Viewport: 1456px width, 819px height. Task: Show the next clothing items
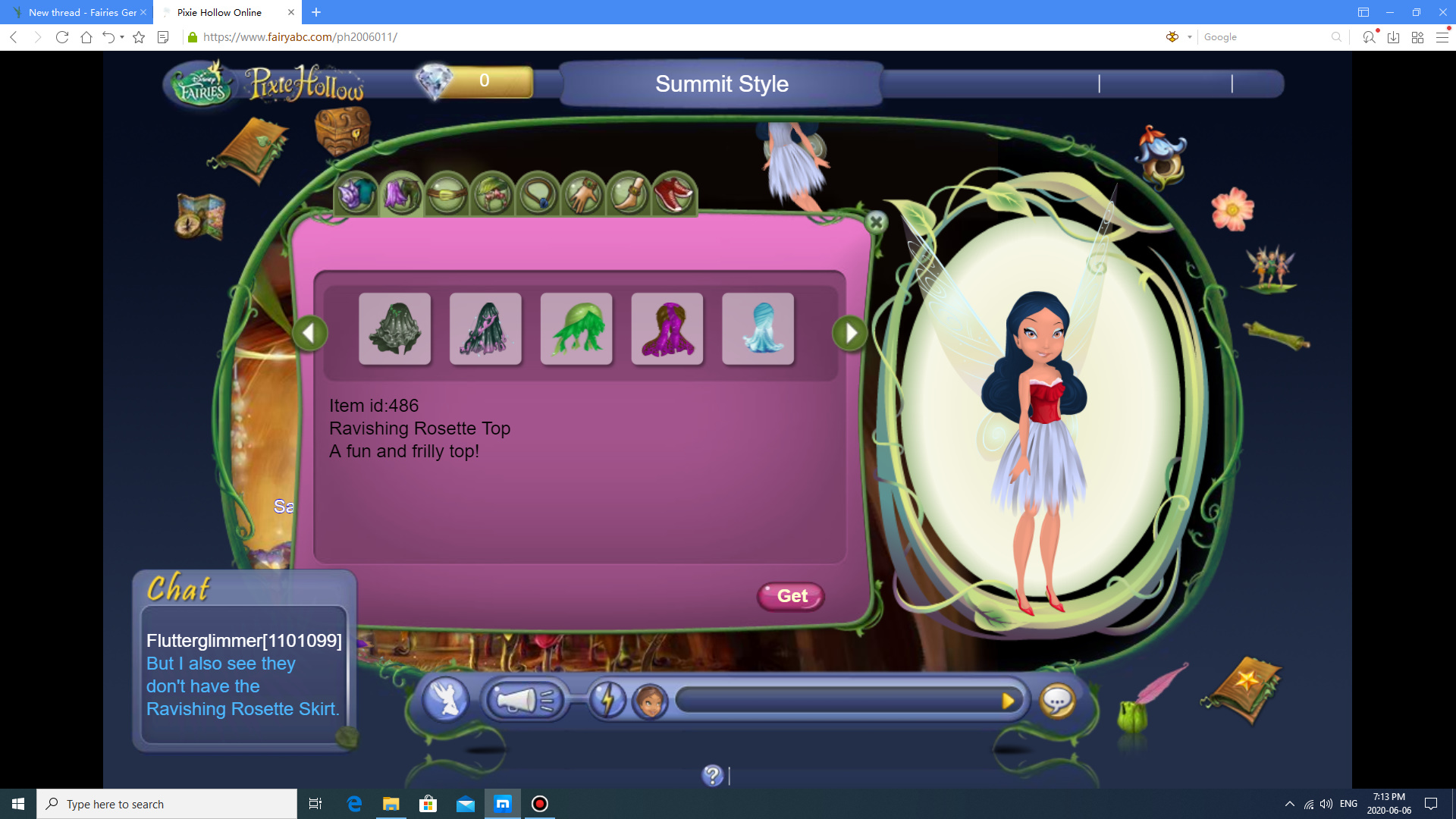tap(850, 333)
